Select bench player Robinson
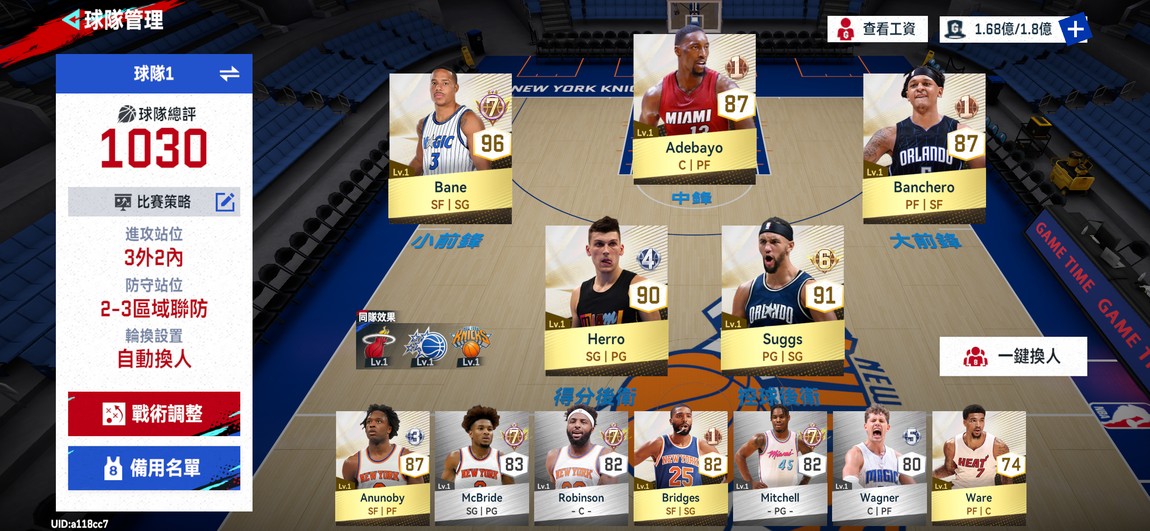Image resolution: width=1150 pixels, height=531 pixels. coord(581,465)
